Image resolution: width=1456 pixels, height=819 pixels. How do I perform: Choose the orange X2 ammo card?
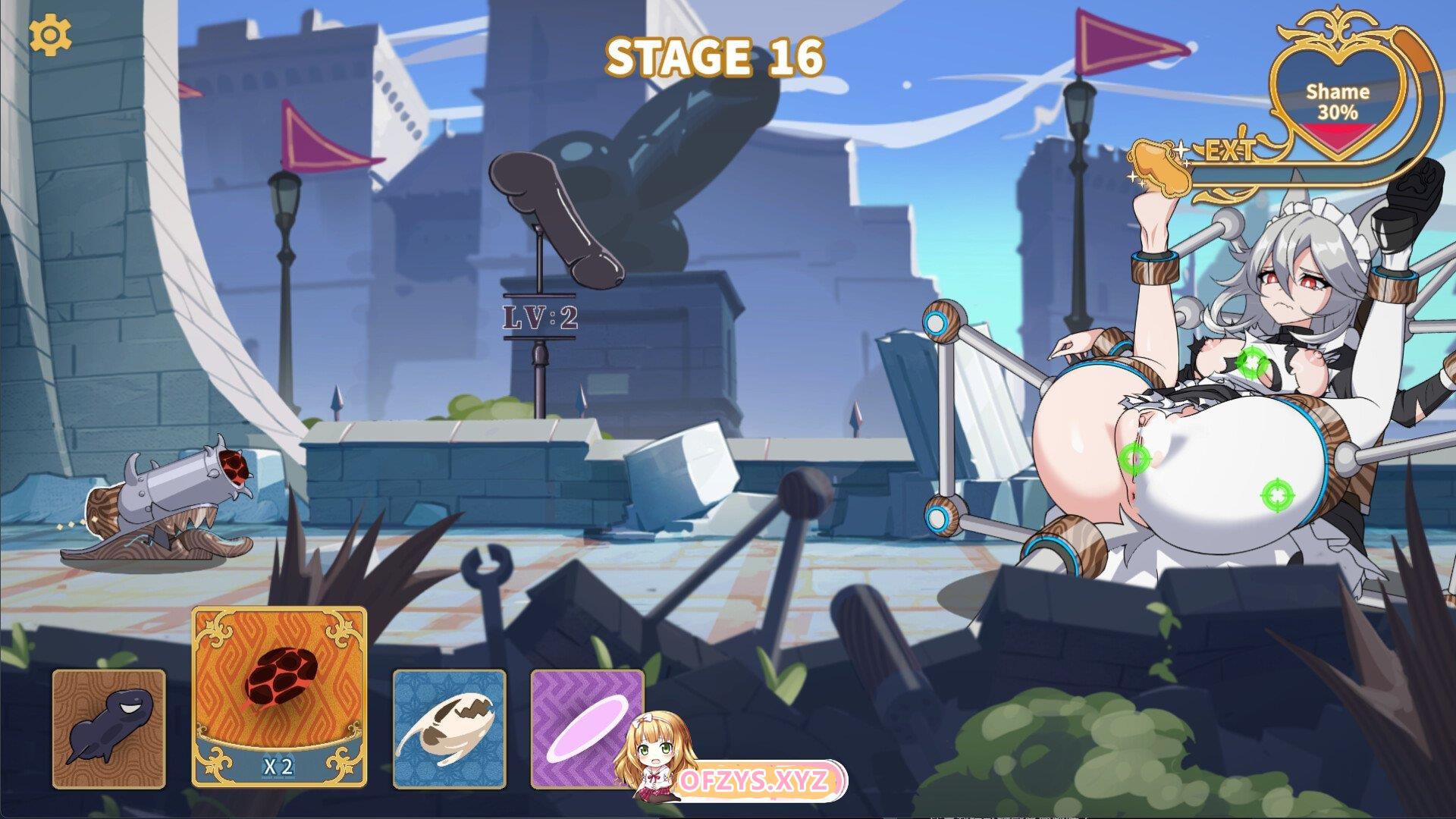pos(279,696)
